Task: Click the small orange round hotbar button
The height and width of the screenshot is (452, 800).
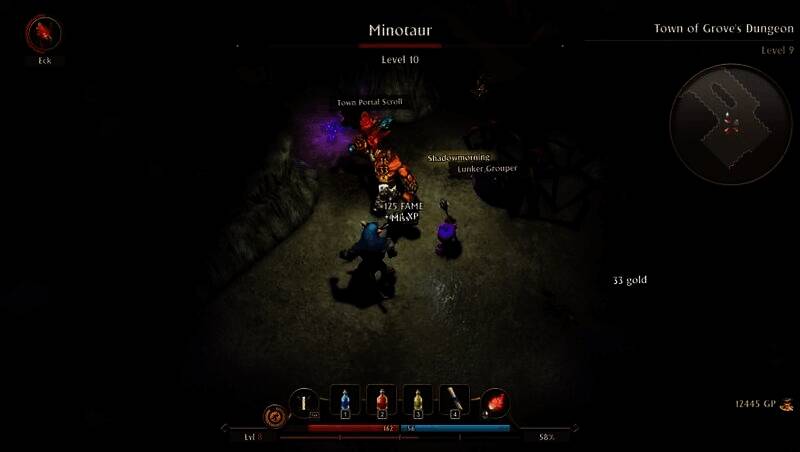Action: point(273,413)
